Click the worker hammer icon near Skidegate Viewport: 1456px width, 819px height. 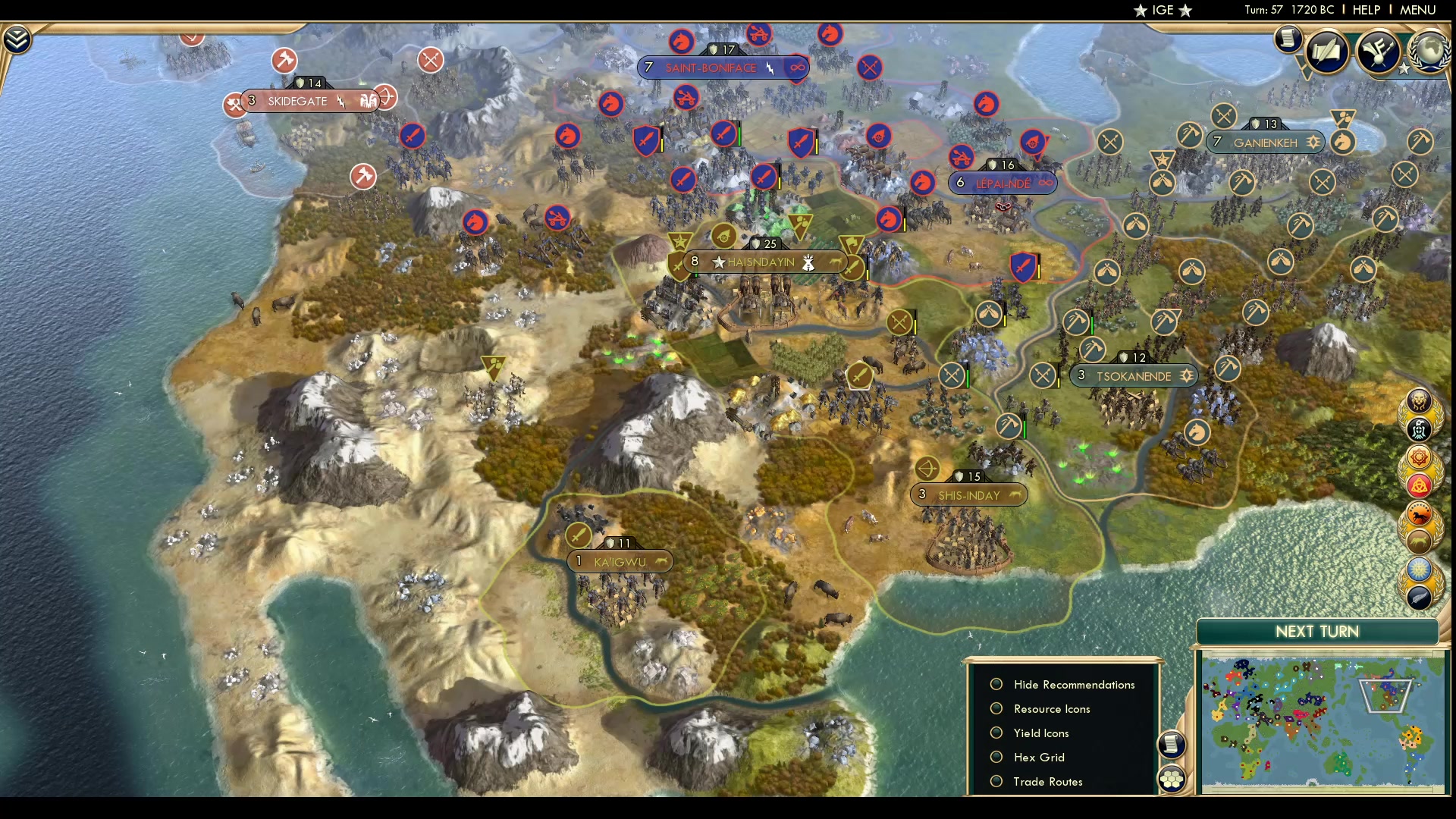(286, 61)
